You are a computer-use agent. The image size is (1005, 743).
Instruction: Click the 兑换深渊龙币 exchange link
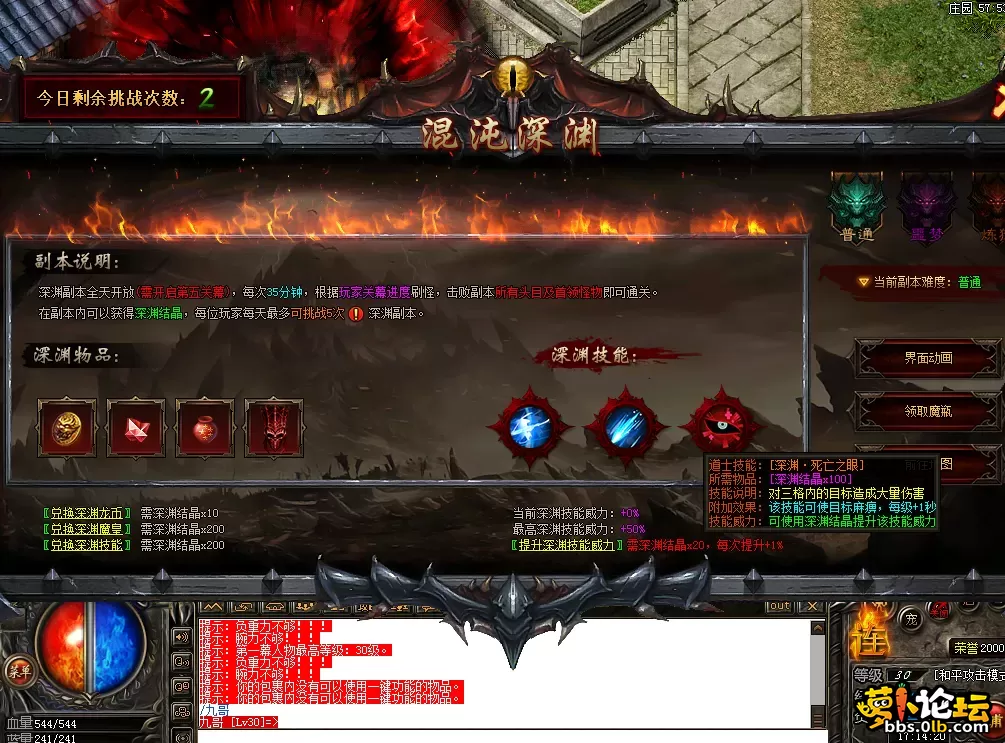pyautogui.click(x=87, y=514)
